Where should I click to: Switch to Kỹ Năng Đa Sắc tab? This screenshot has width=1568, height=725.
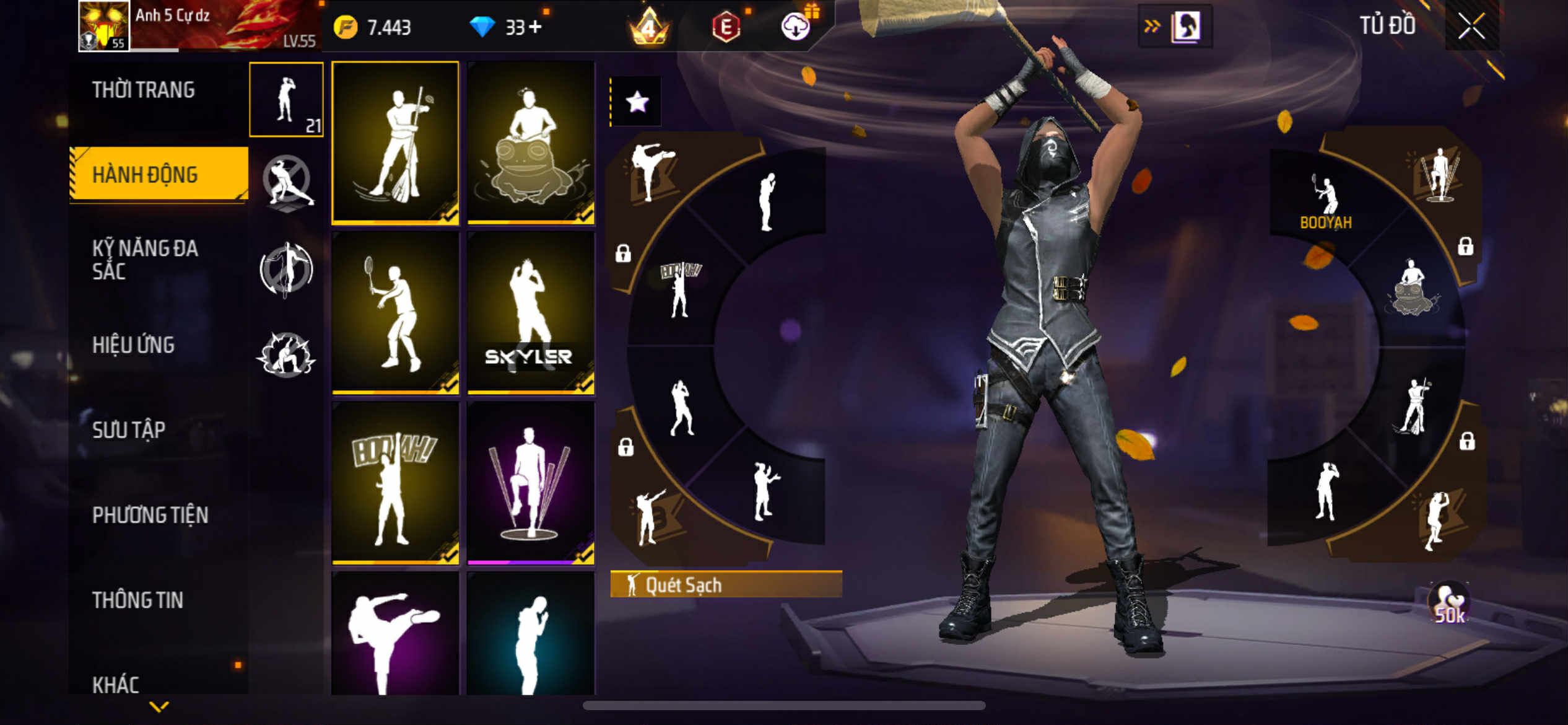(x=145, y=260)
